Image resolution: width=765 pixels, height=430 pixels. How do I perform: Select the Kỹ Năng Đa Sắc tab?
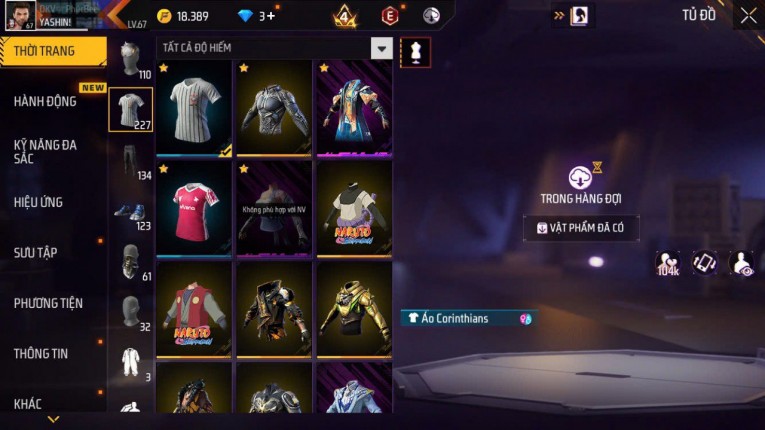click(45, 151)
